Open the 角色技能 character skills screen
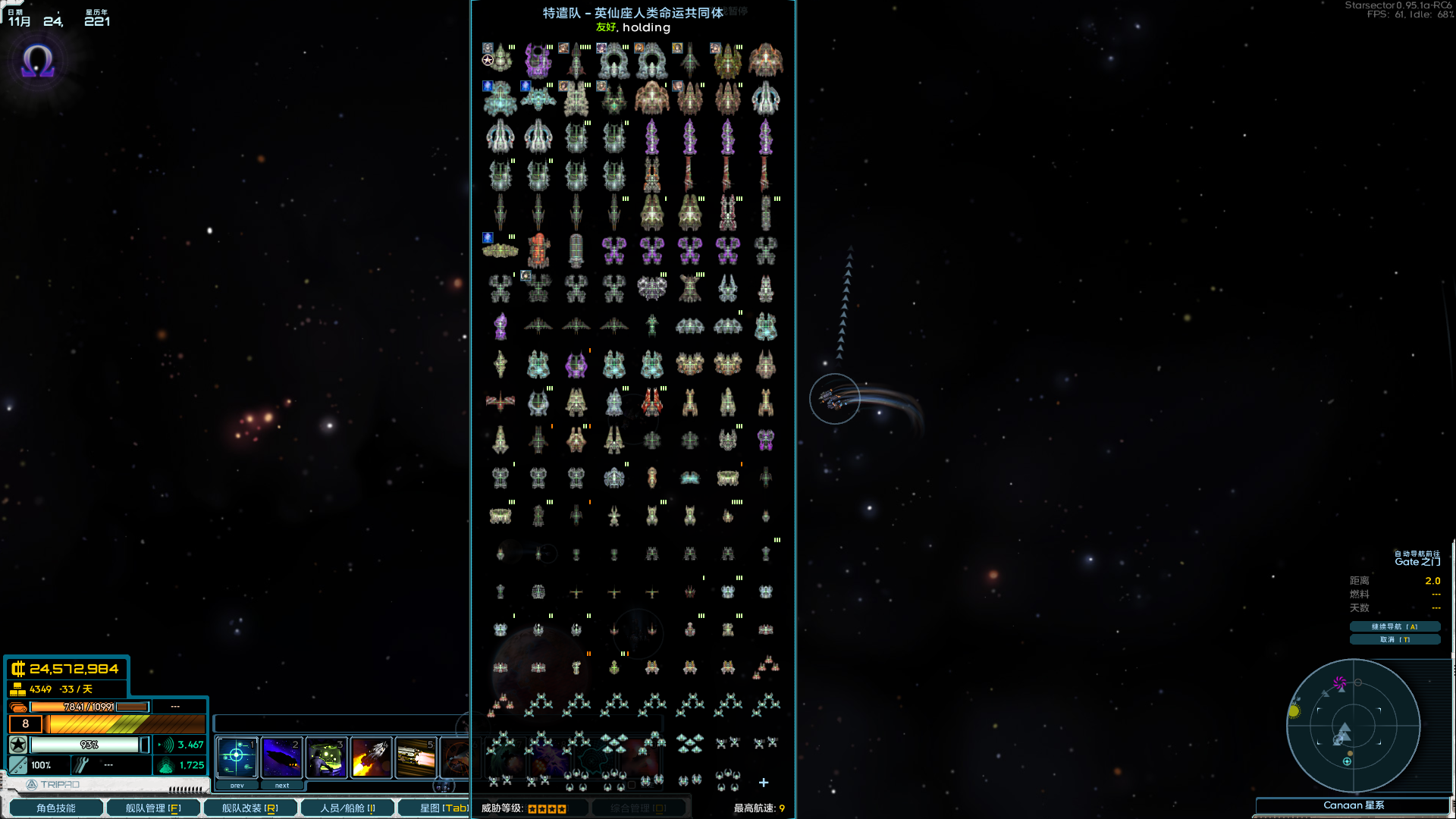This screenshot has height=819, width=1456. [x=55, y=808]
